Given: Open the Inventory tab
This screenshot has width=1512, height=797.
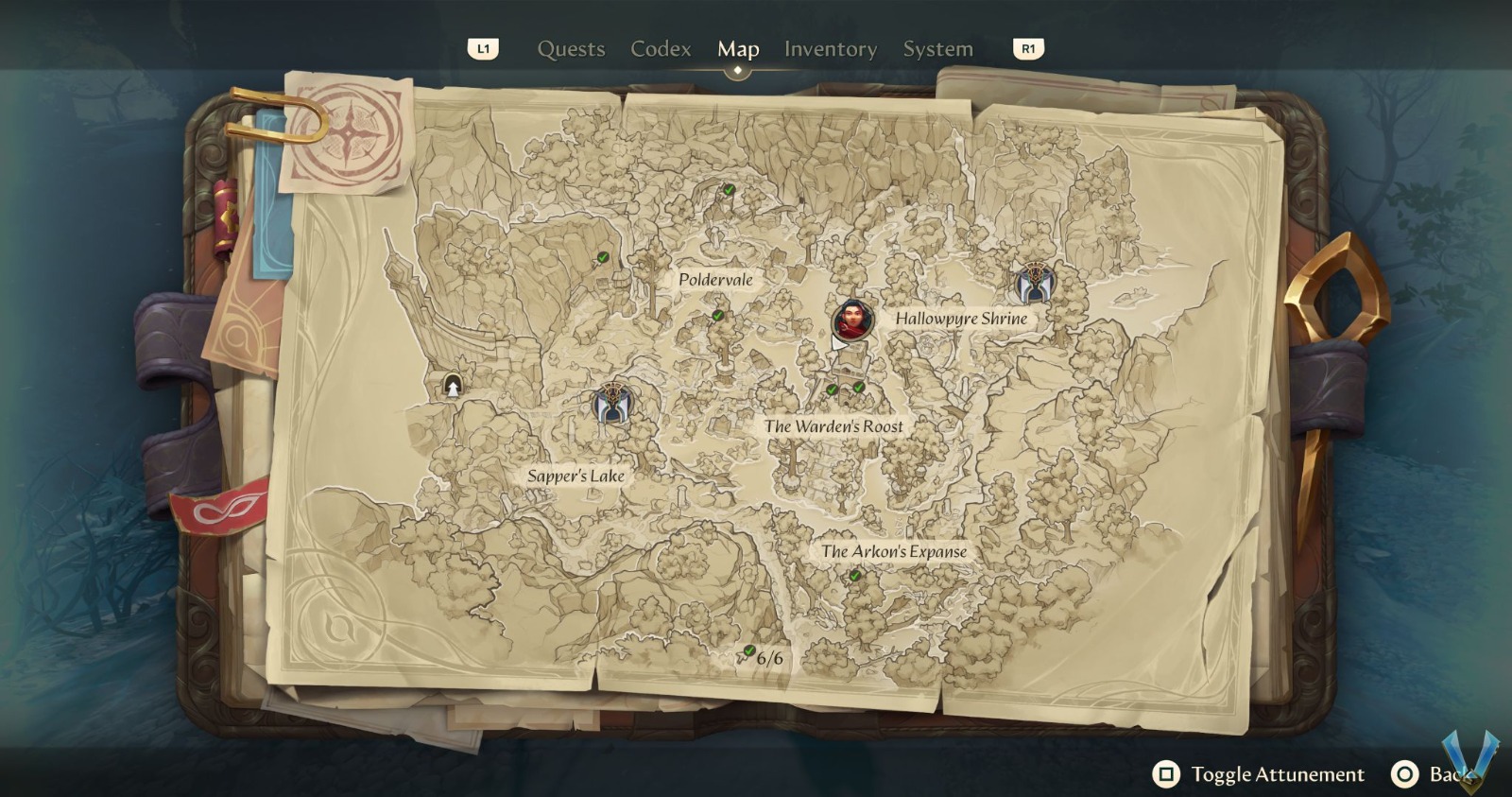Looking at the screenshot, I should (x=830, y=49).
